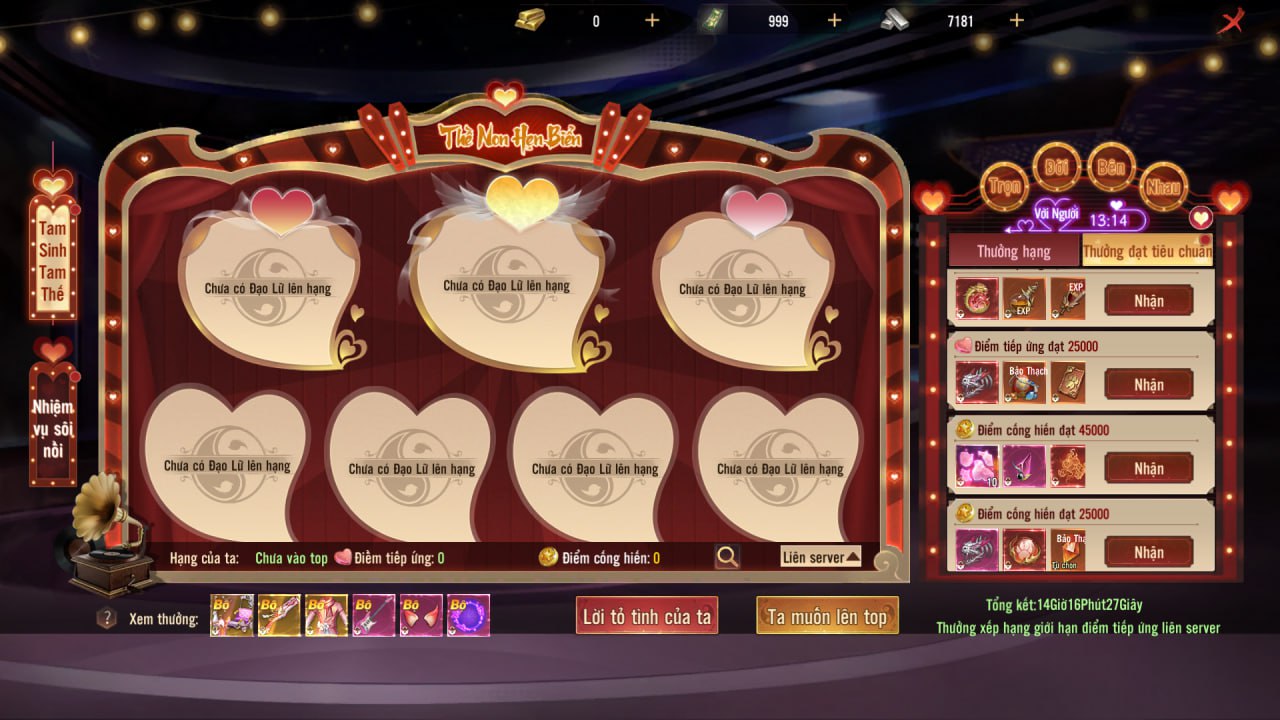
Task: View the guitar reward preview icon
Action: click(373, 616)
